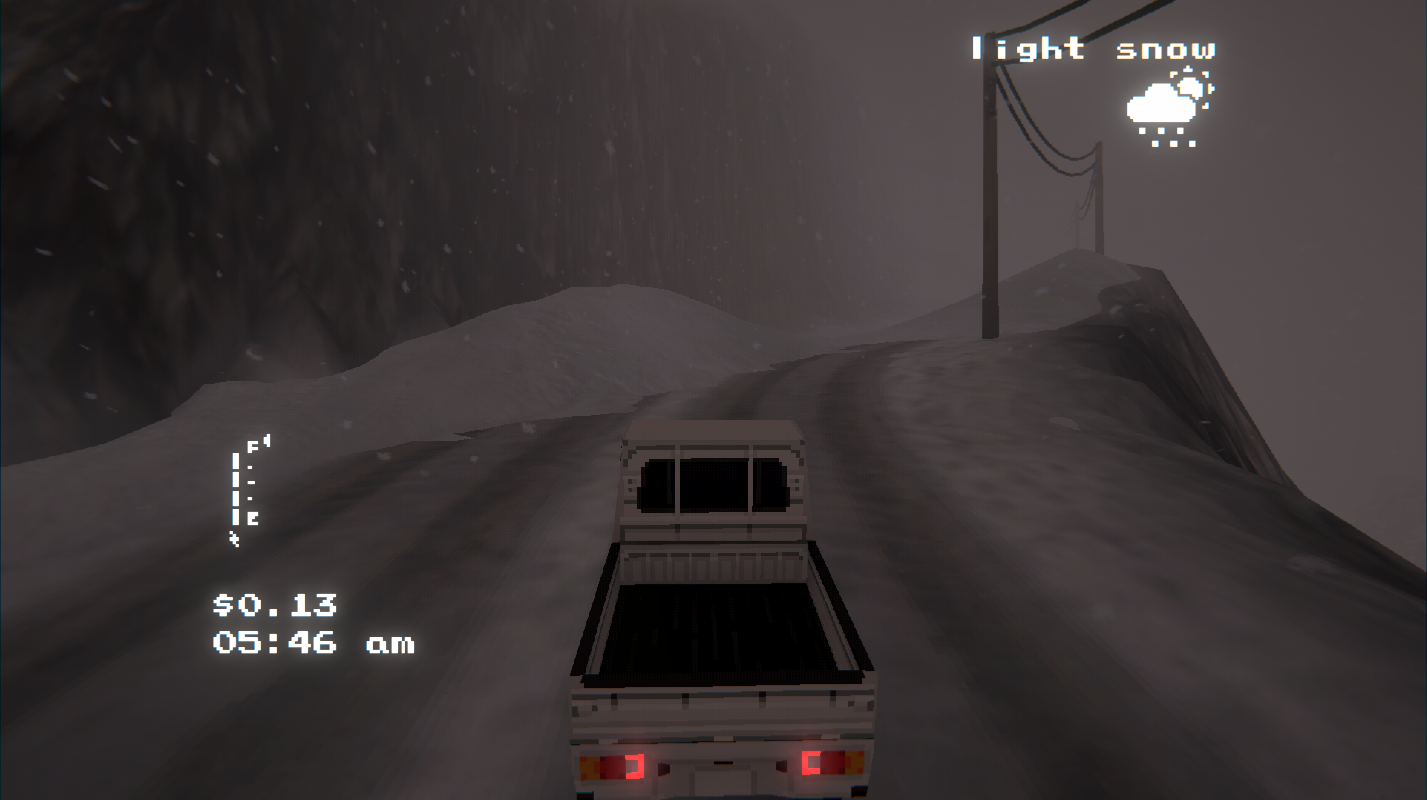Select the P gear marker

(252, 444)
